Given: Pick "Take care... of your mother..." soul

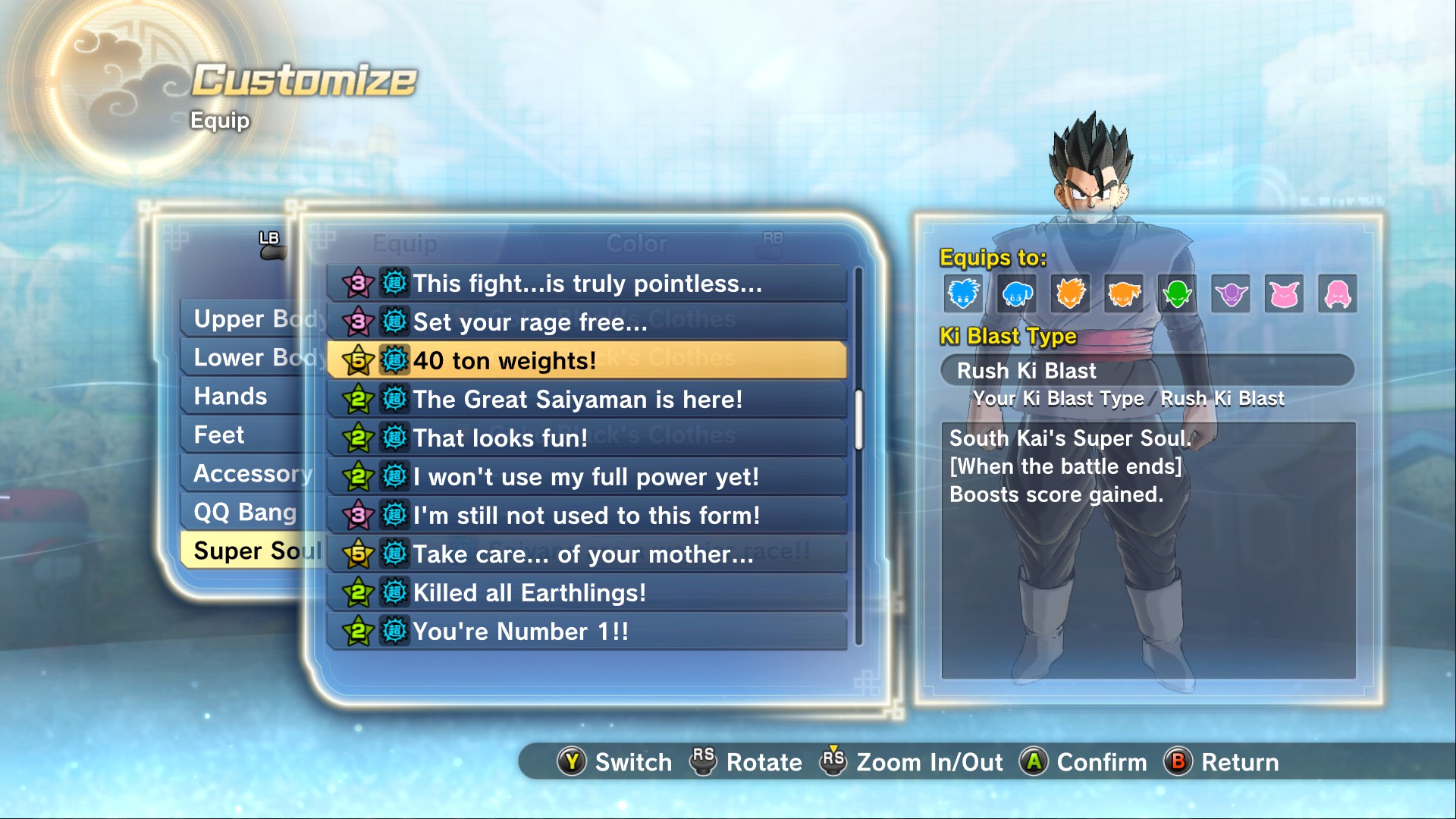Looking at the screenshot, I should (586, 554).
